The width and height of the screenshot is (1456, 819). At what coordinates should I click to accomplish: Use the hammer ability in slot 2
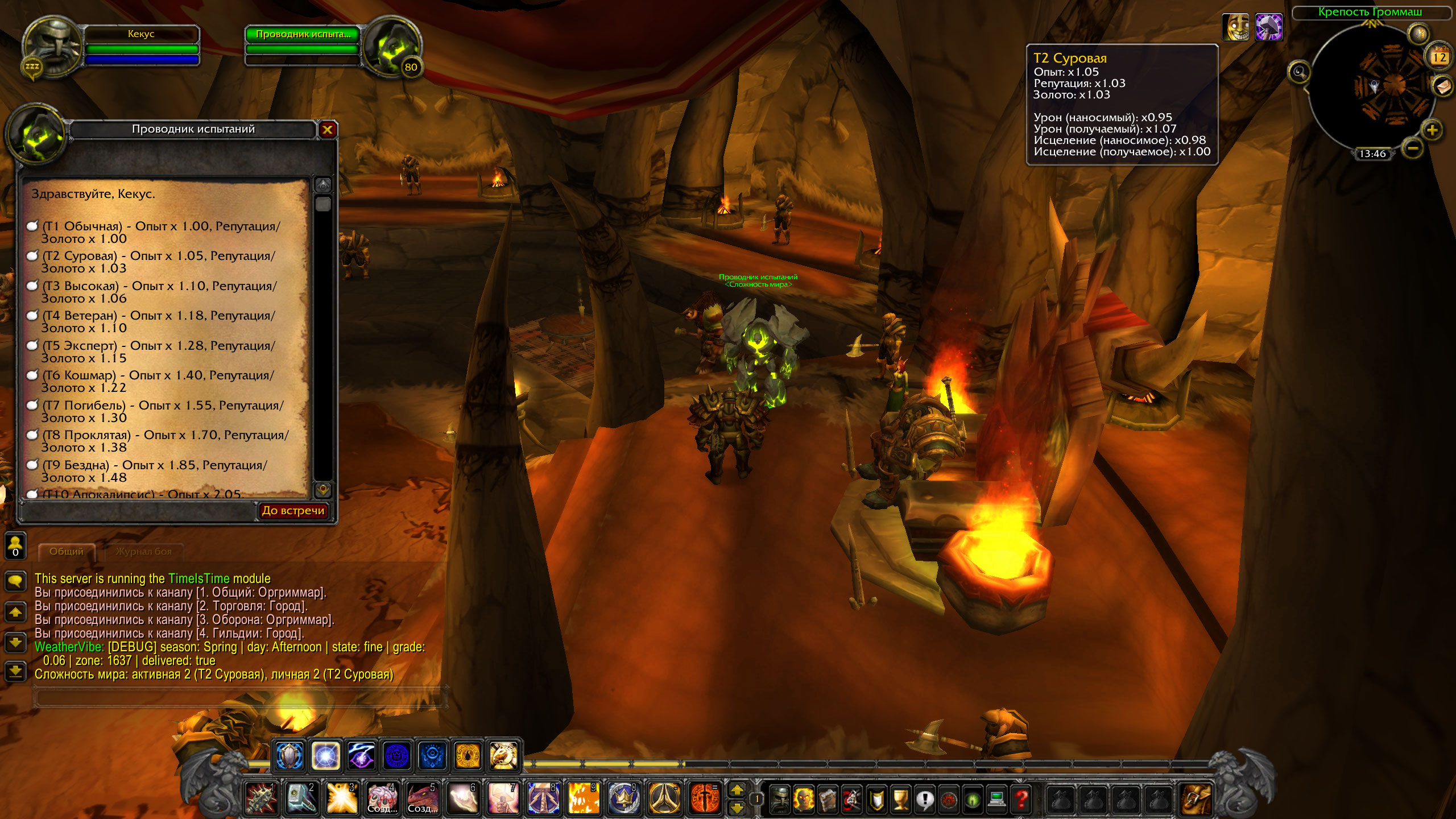[301, 799]
